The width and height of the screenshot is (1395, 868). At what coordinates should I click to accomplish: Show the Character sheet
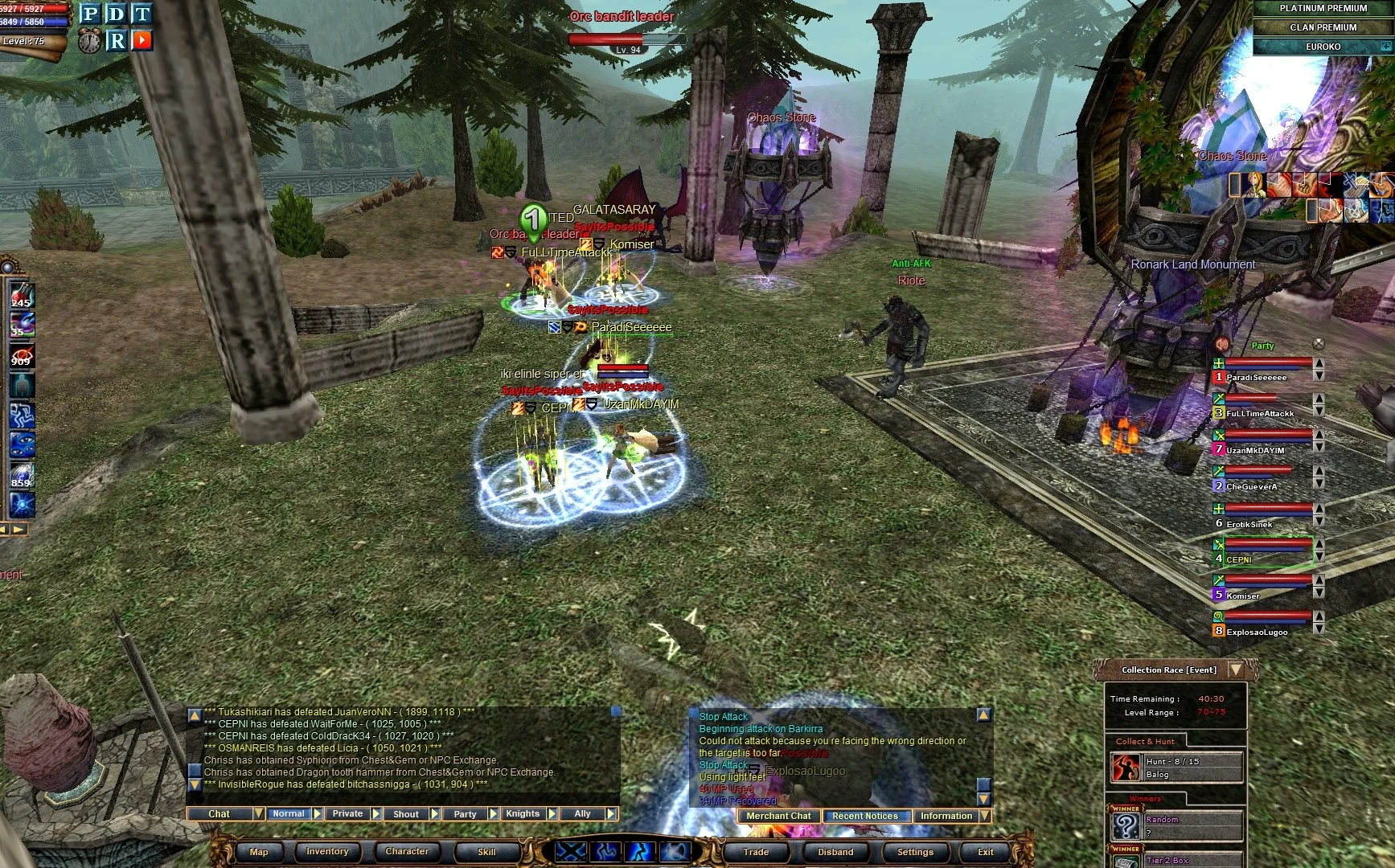pos(407,852)
